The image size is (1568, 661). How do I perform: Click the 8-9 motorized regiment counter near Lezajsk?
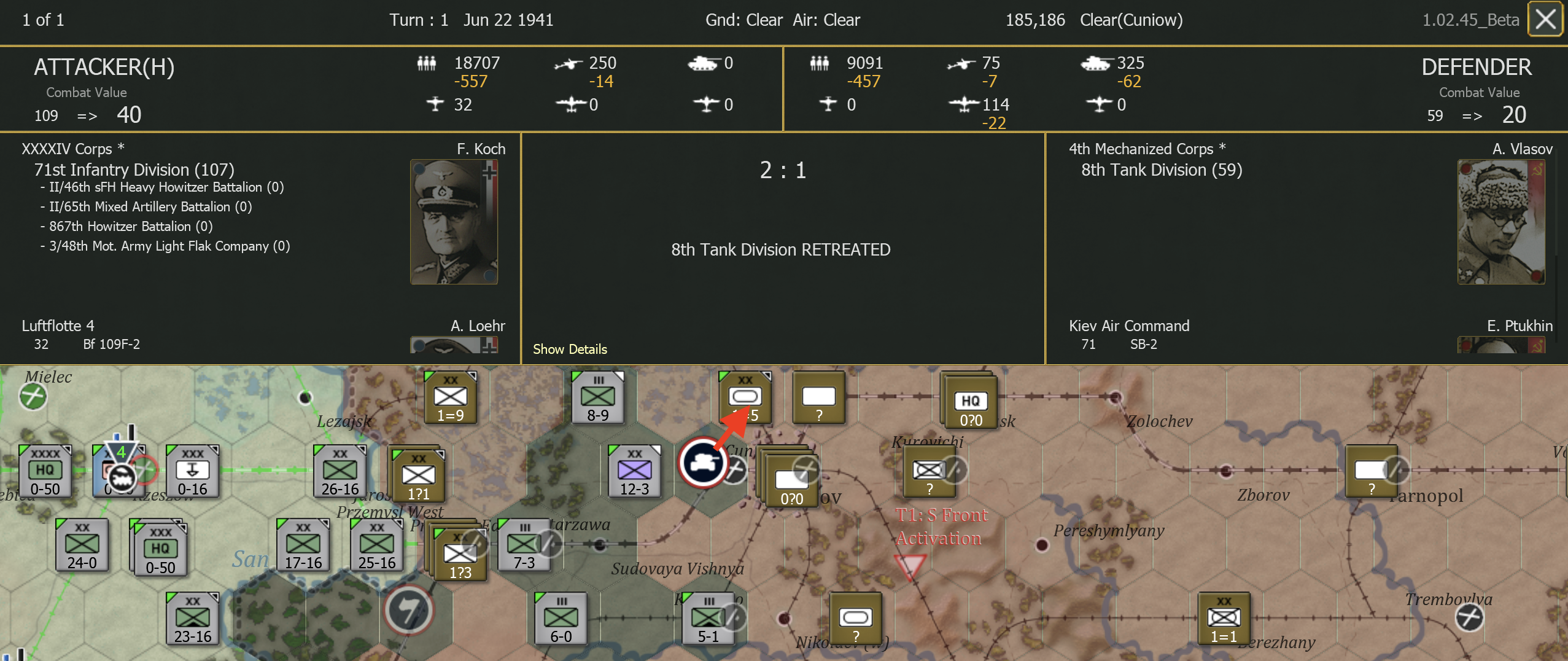pos(599,396)
